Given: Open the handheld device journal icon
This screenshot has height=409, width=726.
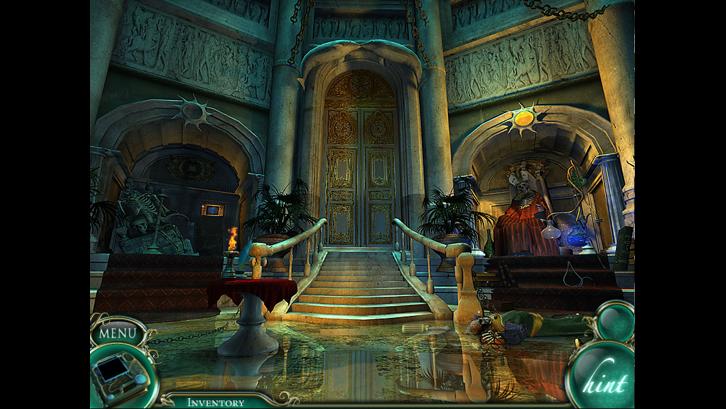Looking at the screenshot, I should 117,376.
